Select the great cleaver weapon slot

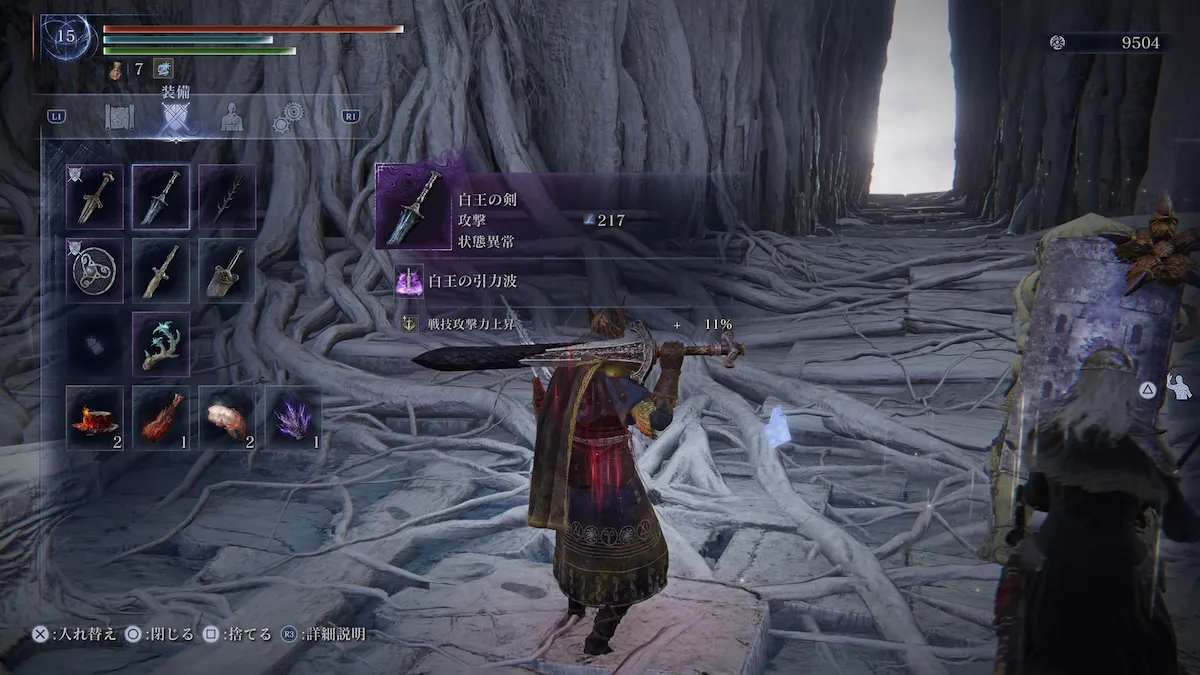(227, 270)
